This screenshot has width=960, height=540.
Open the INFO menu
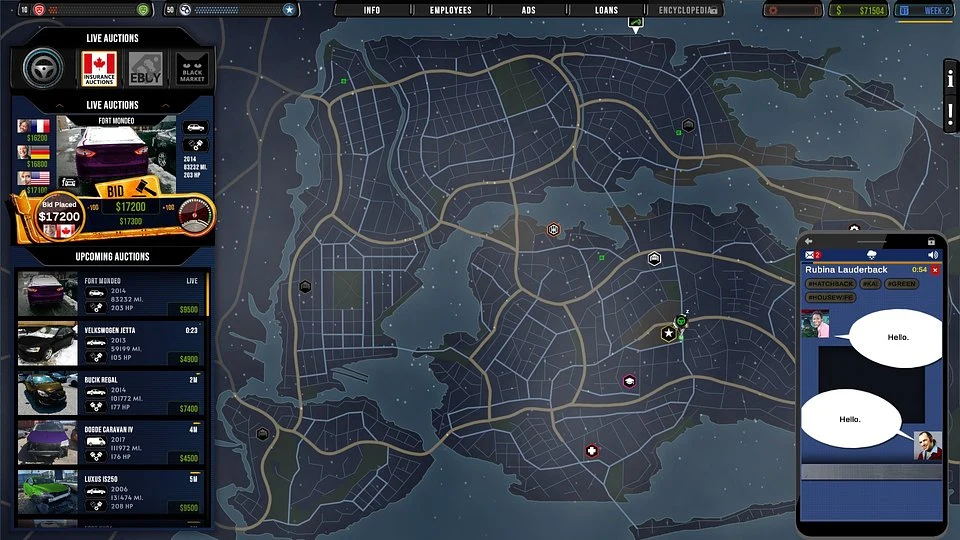[x=372, y=10]
